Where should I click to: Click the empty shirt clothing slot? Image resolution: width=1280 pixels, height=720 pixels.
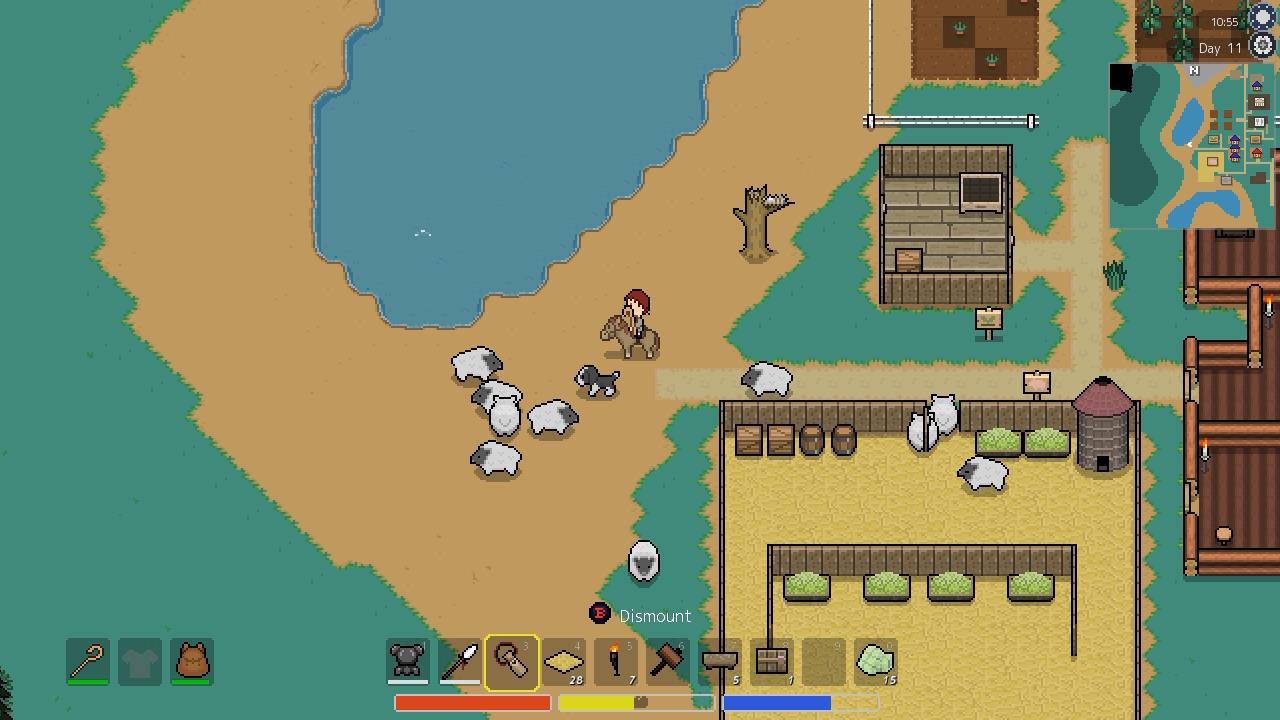pos(140,661)
